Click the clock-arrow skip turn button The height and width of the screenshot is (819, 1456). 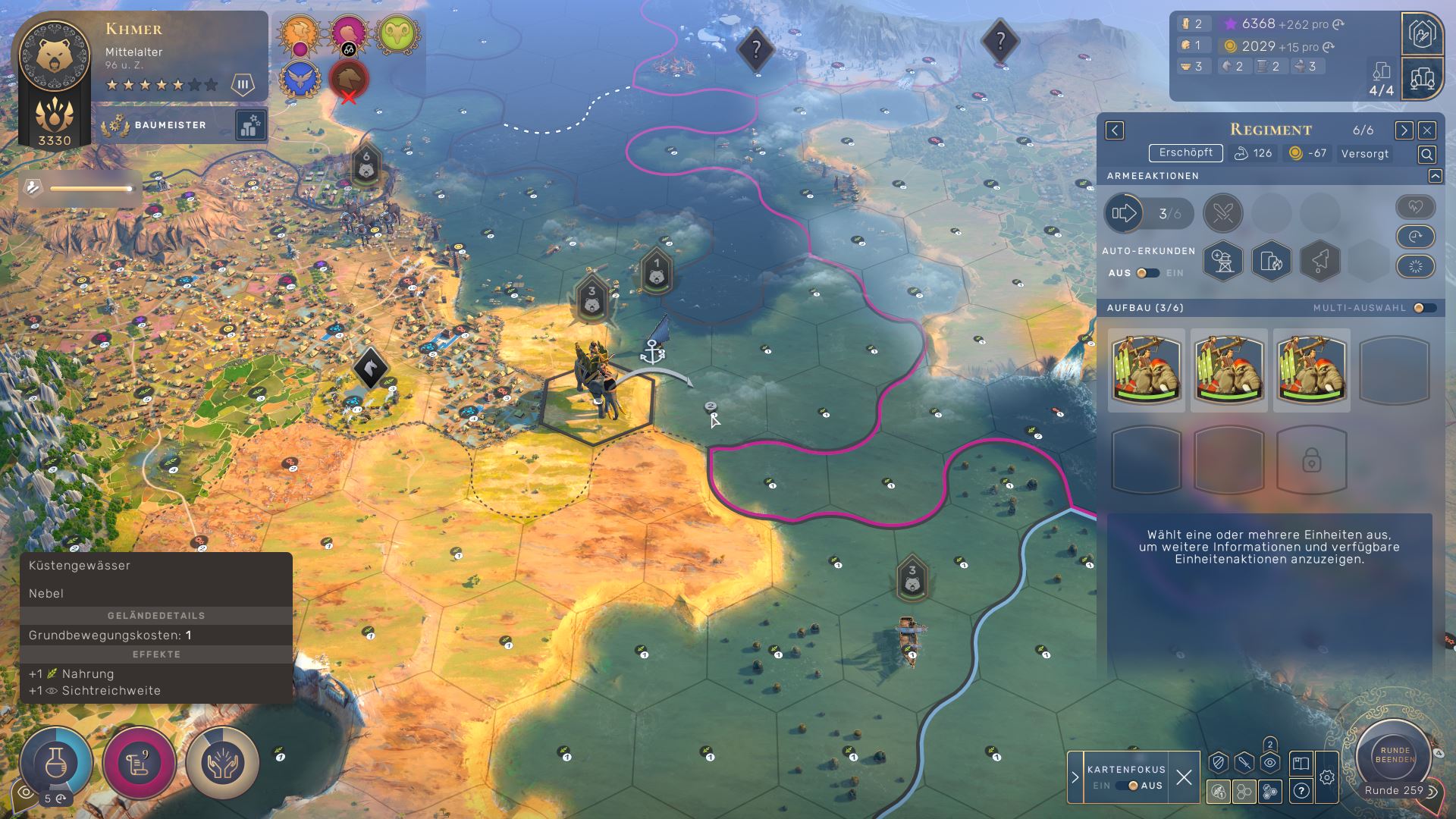pos(1415,237)
